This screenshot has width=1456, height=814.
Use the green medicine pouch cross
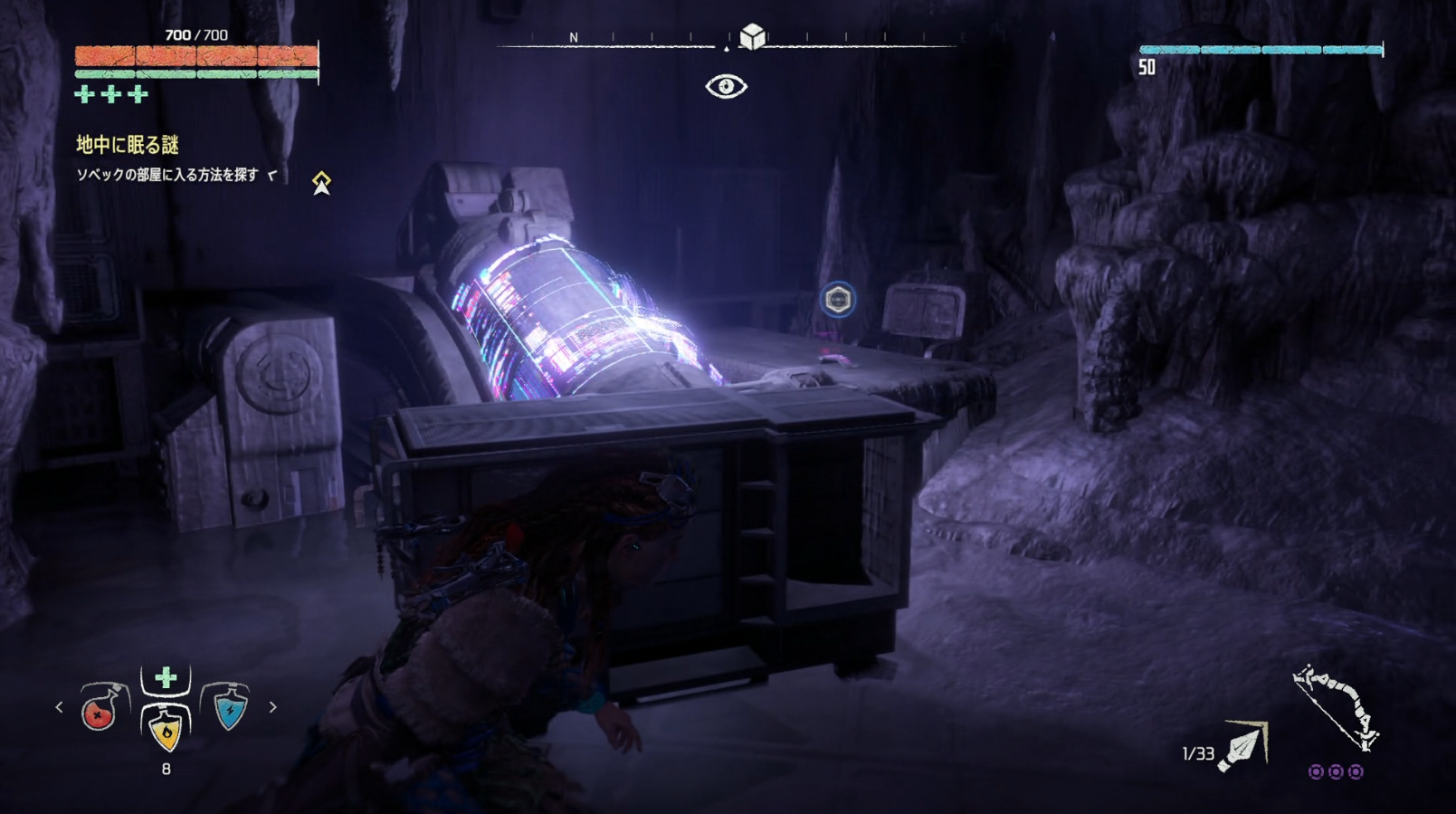click(166, 677)
